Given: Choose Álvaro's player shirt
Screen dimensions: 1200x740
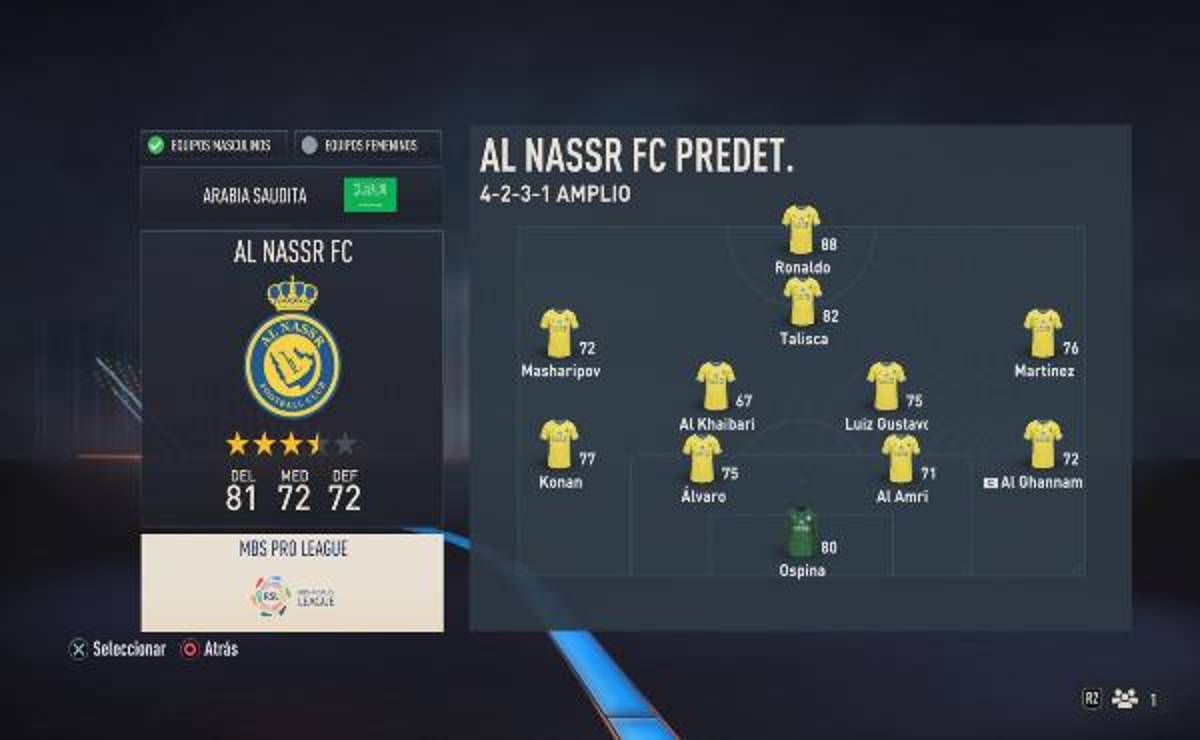Looking at the screenshot, I should [x=701, y=458].
